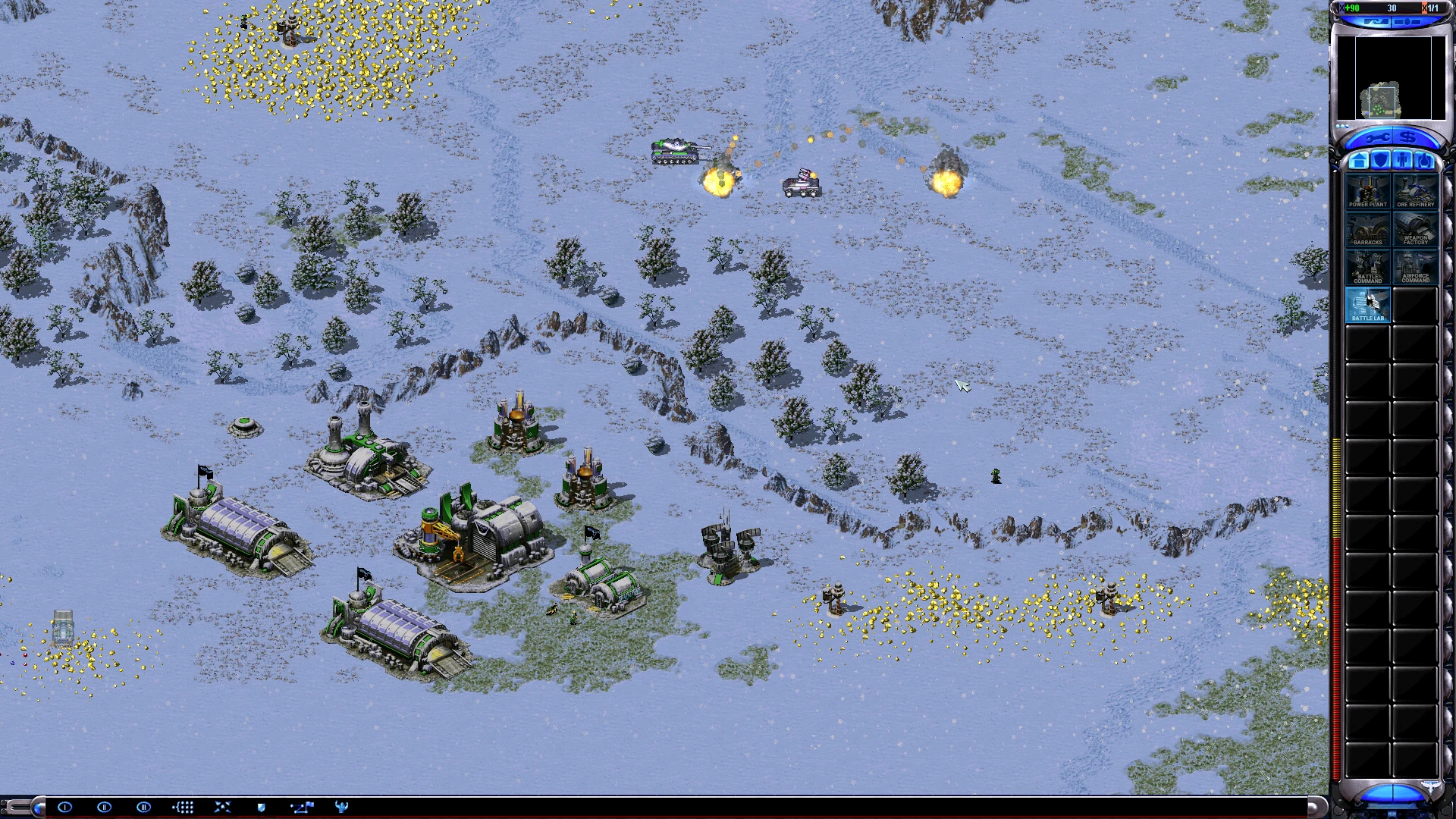Switch to the structures tab (house icon)
1456x819 pixels.
[x=1359, y=161]
